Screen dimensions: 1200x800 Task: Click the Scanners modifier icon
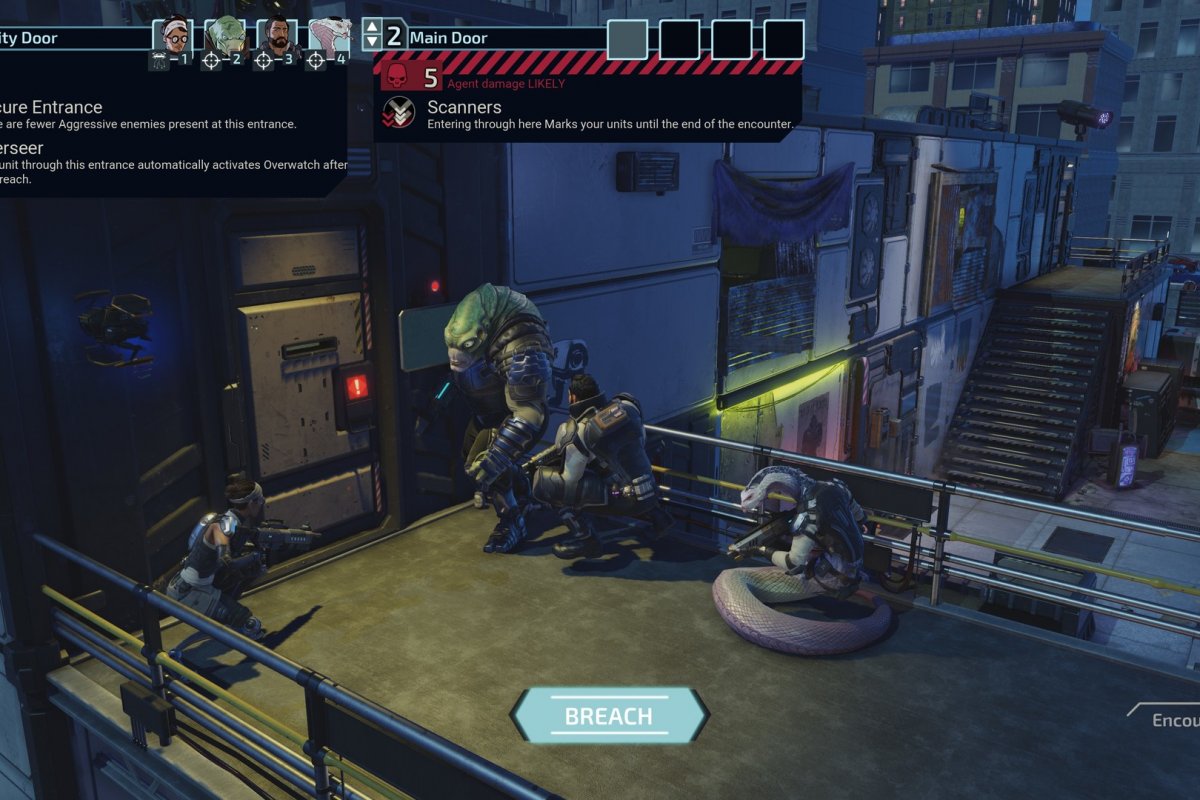pos(399,114)
